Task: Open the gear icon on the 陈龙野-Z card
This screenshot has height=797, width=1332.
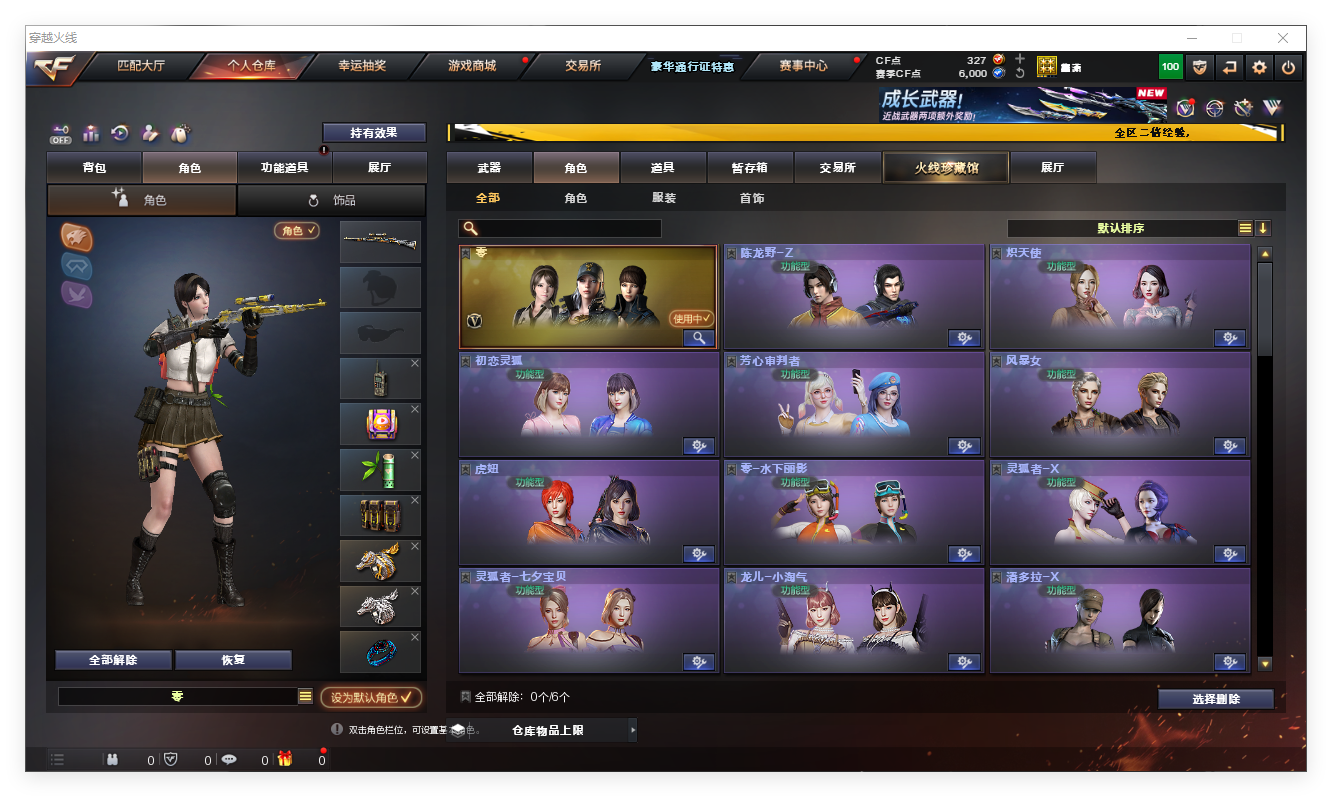Action: click(964, 338)
